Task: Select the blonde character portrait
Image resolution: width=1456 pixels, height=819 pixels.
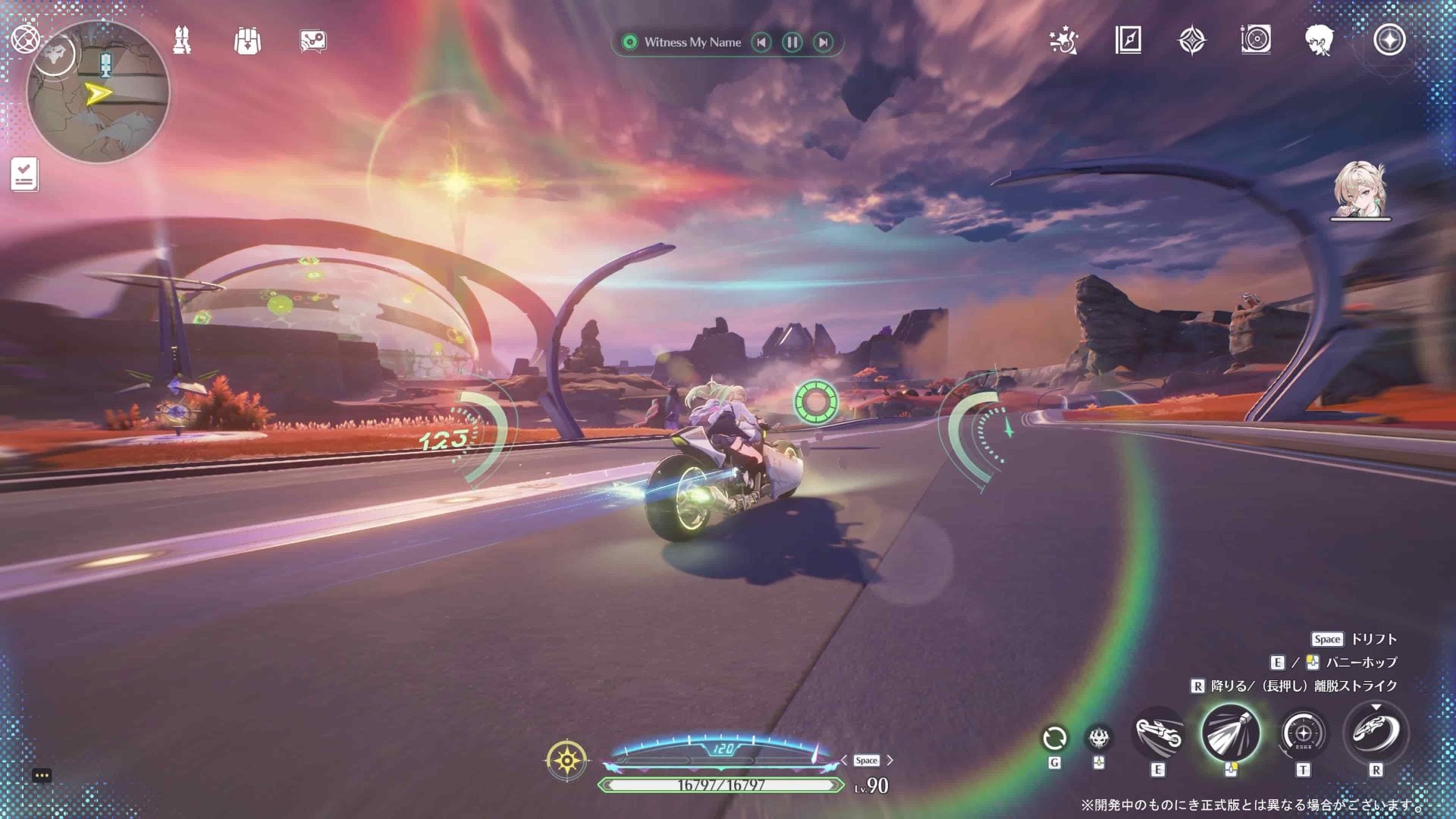Action: click(1360, 190)
